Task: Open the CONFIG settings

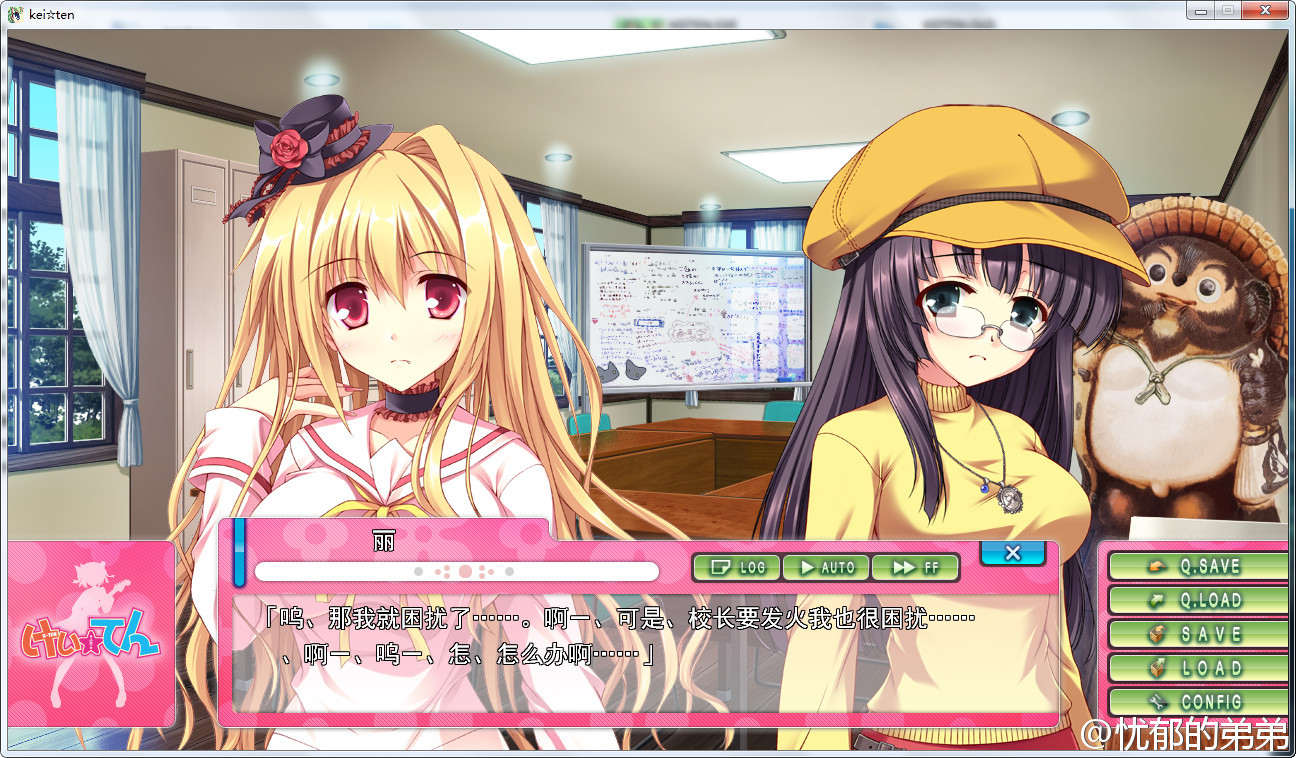Action: [x=1197, y=701]
